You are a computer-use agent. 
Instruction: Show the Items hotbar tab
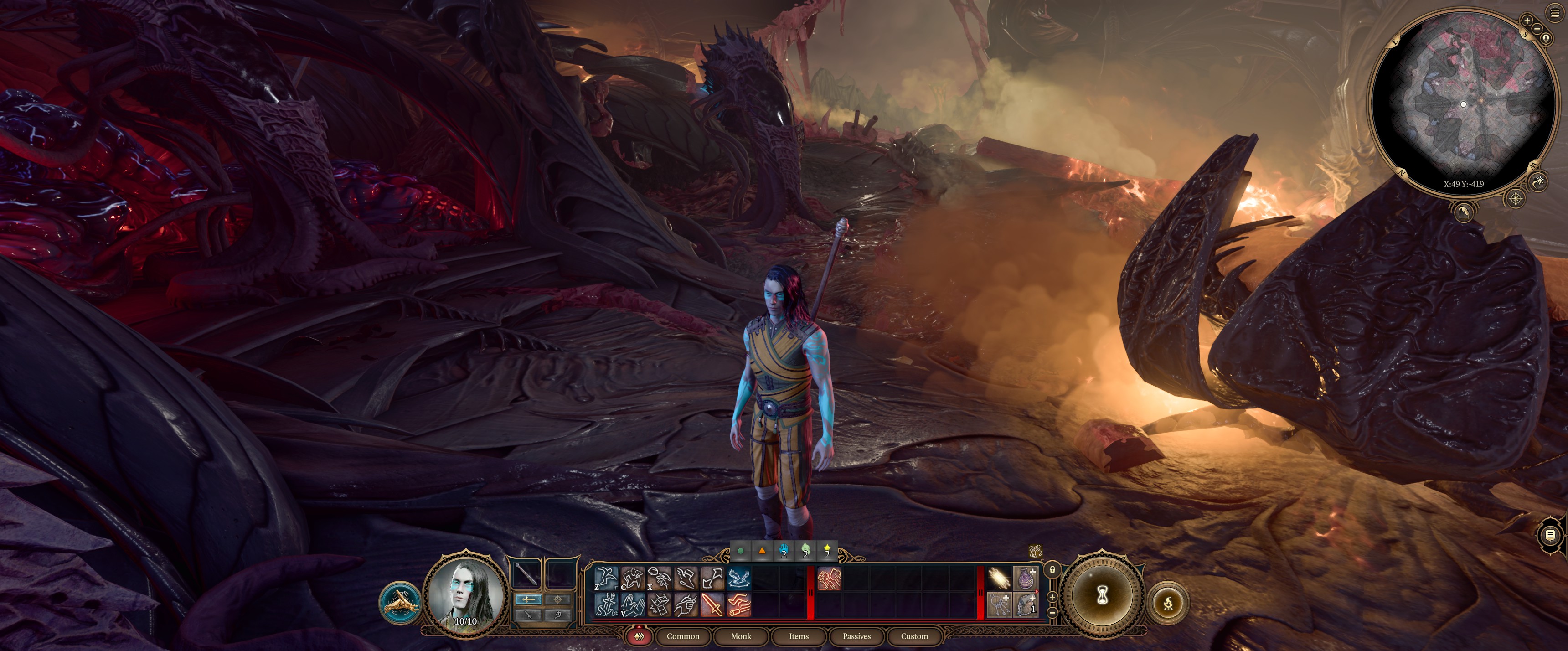[x=799, y=636]
